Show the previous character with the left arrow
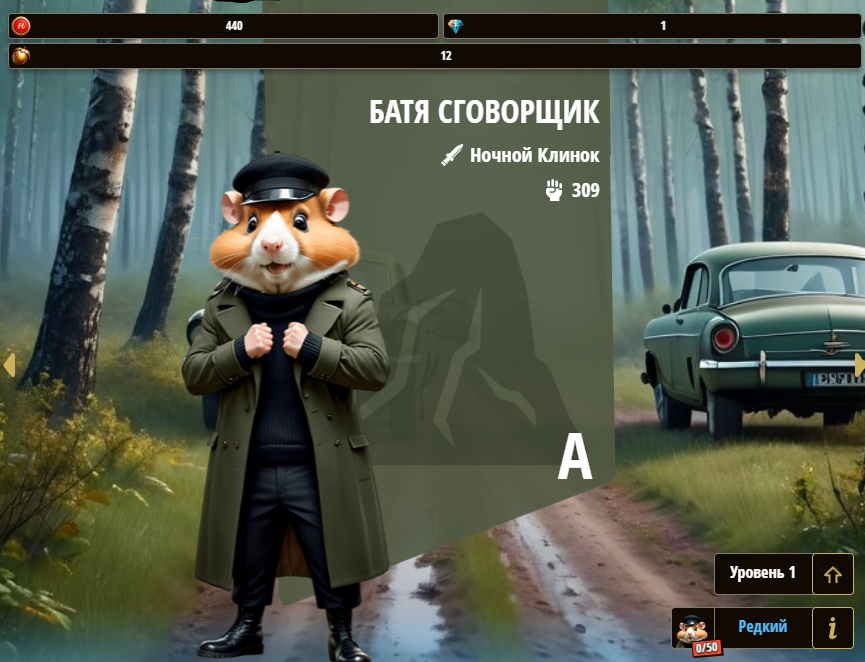Viewport: 865px width, 662px height. 9,365
